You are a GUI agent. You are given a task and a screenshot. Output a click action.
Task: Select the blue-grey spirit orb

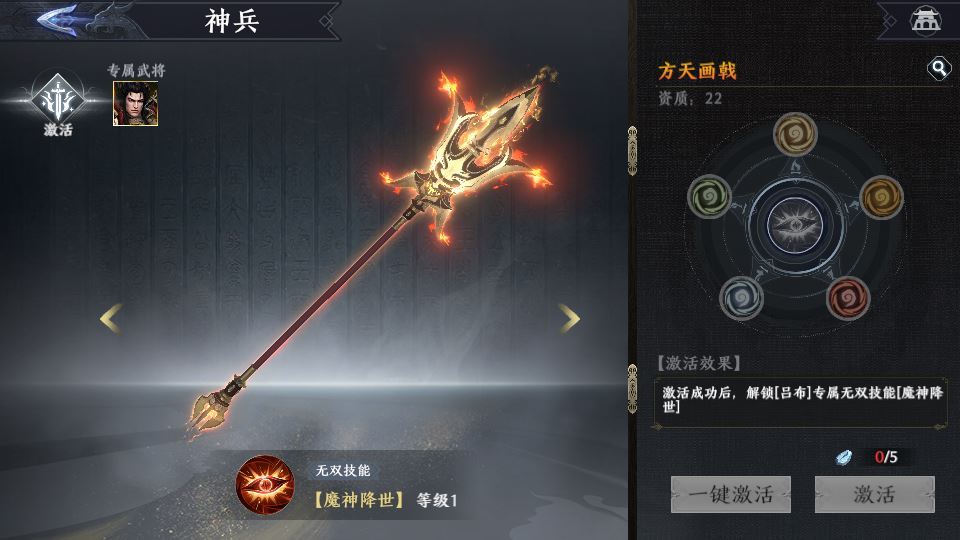tap(742, 296)
